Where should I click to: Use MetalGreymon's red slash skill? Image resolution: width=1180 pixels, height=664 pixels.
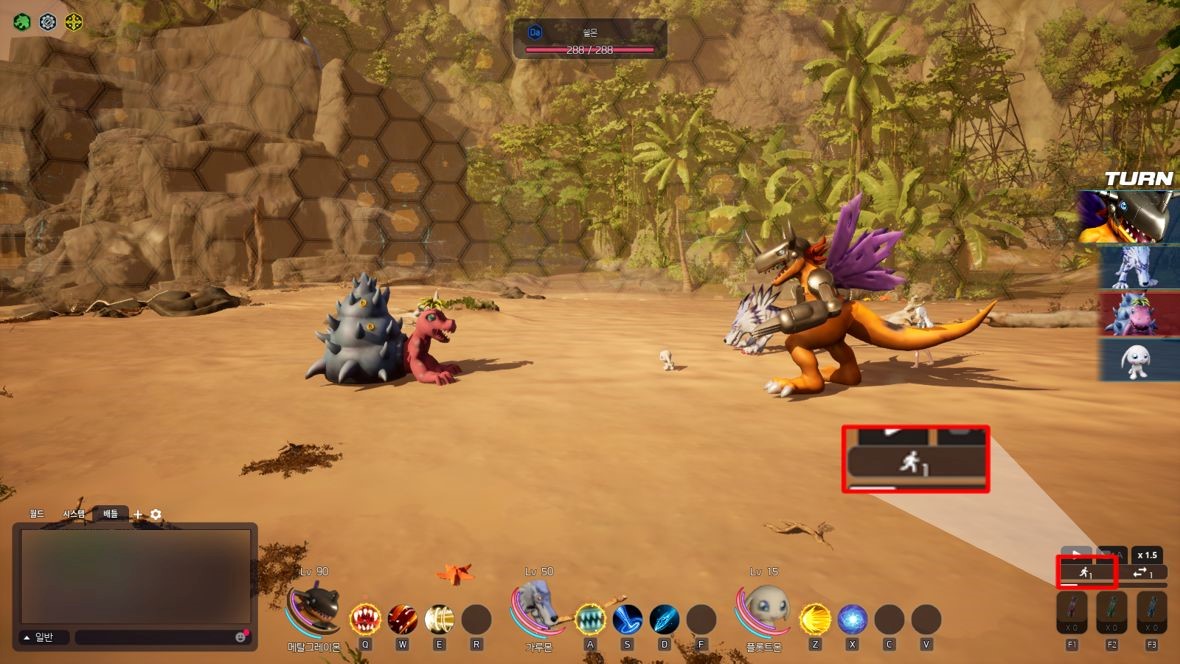(403, 620)
